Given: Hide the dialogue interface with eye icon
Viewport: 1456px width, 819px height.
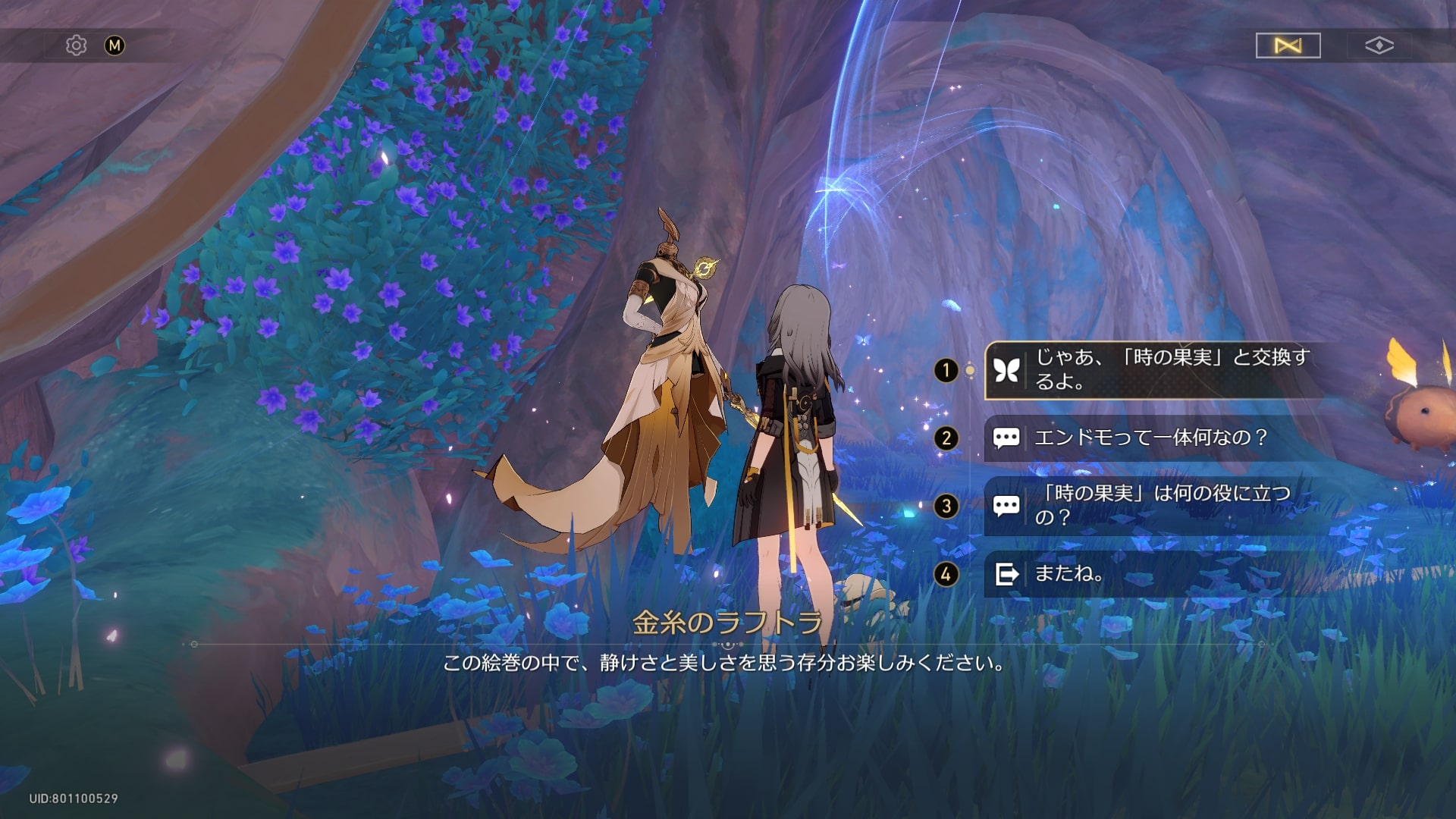Looking at the screenshot, I should [1379, 45].
